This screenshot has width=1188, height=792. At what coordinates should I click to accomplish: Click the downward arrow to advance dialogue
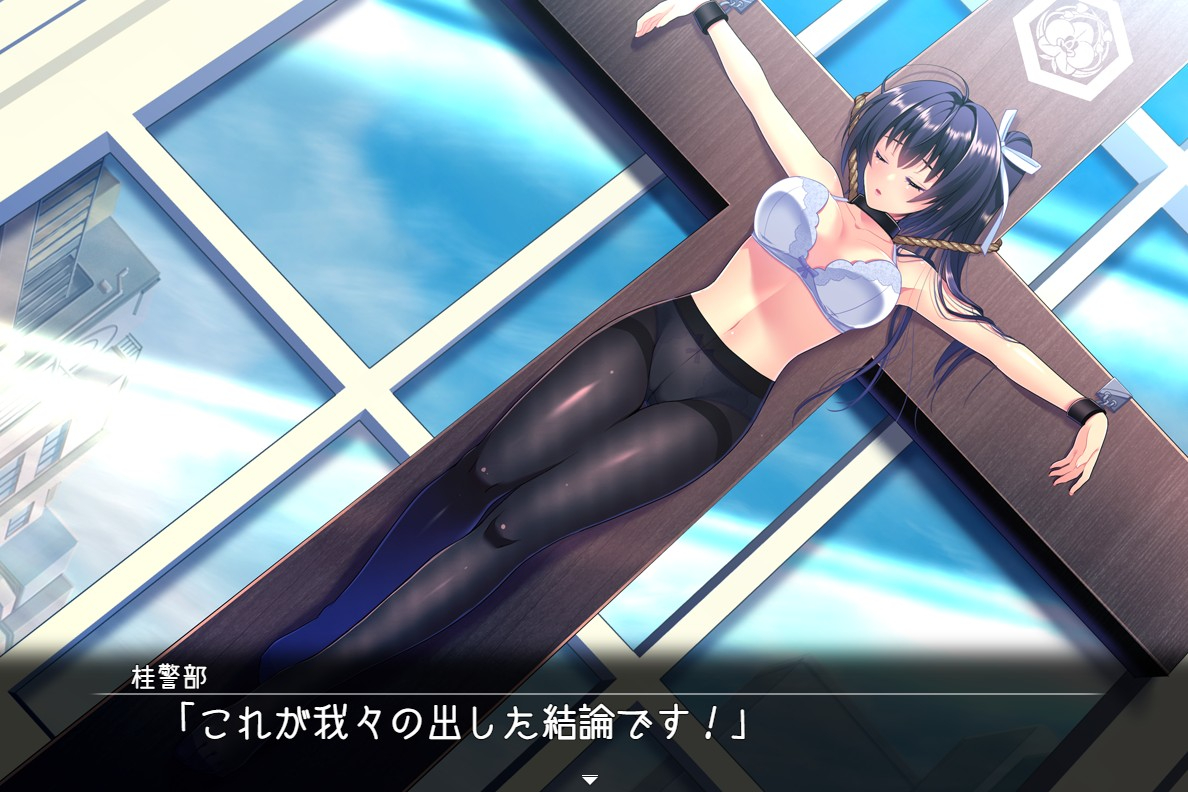(x=590, y=778)
